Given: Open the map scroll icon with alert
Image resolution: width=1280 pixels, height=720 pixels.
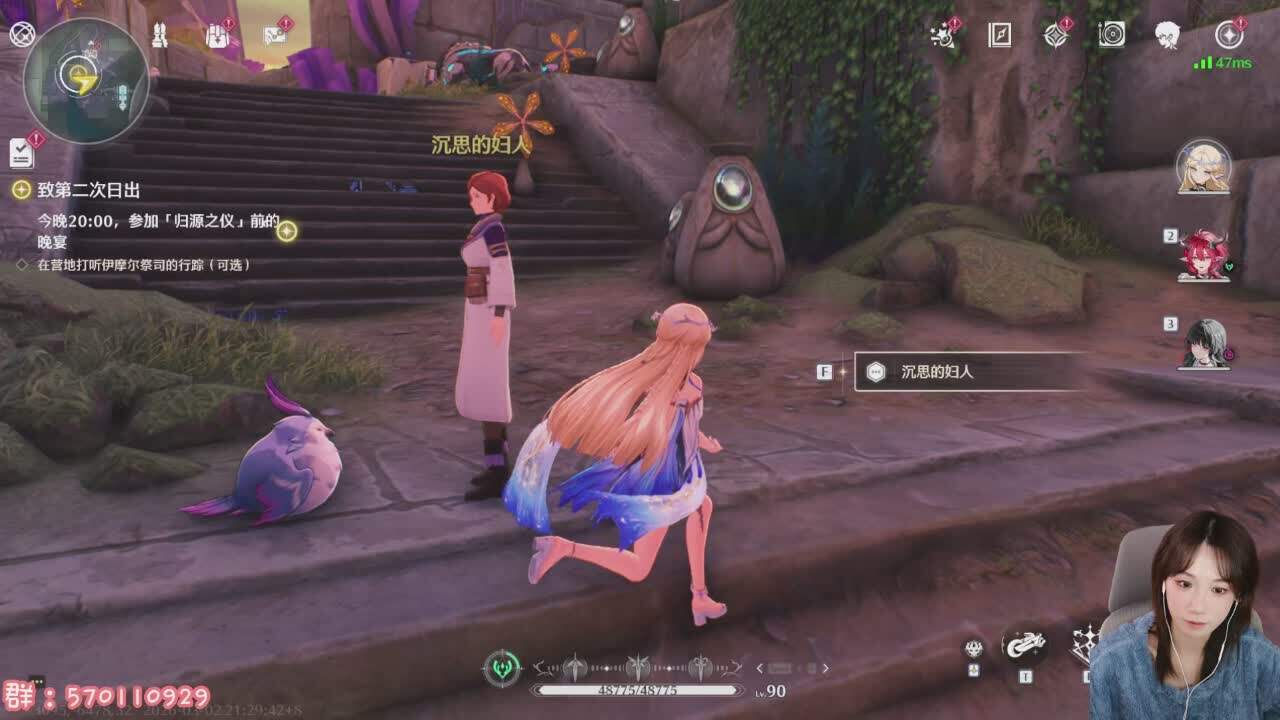Looking at the screenshot, I should click(275, 36).
